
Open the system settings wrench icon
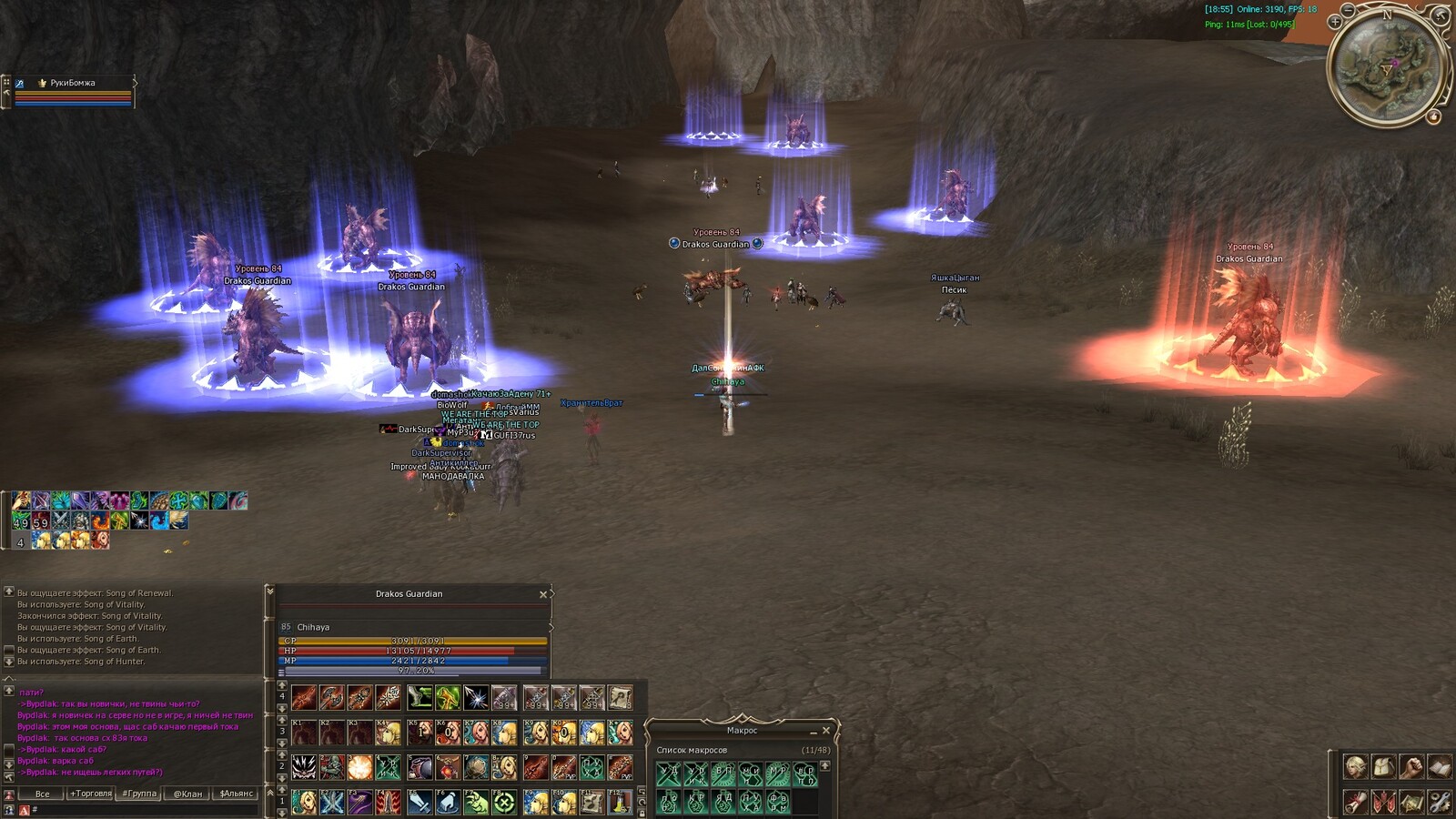pyautogui.click(x=1440, y=802)
